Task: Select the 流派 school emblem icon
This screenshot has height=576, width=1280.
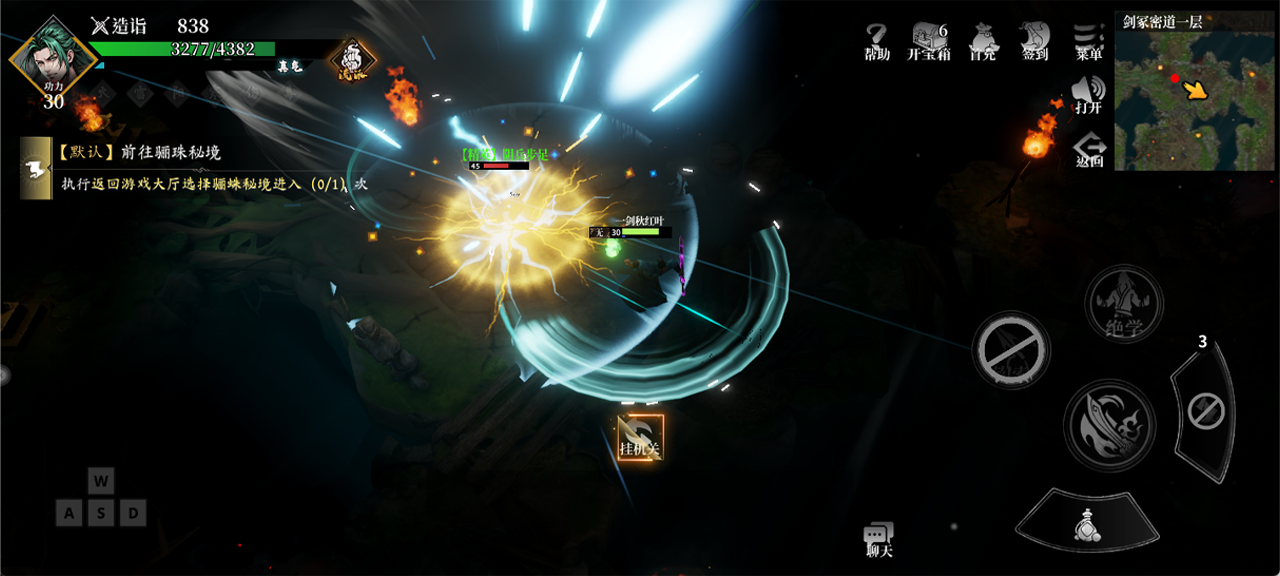Action: click(x=352, y=61)
